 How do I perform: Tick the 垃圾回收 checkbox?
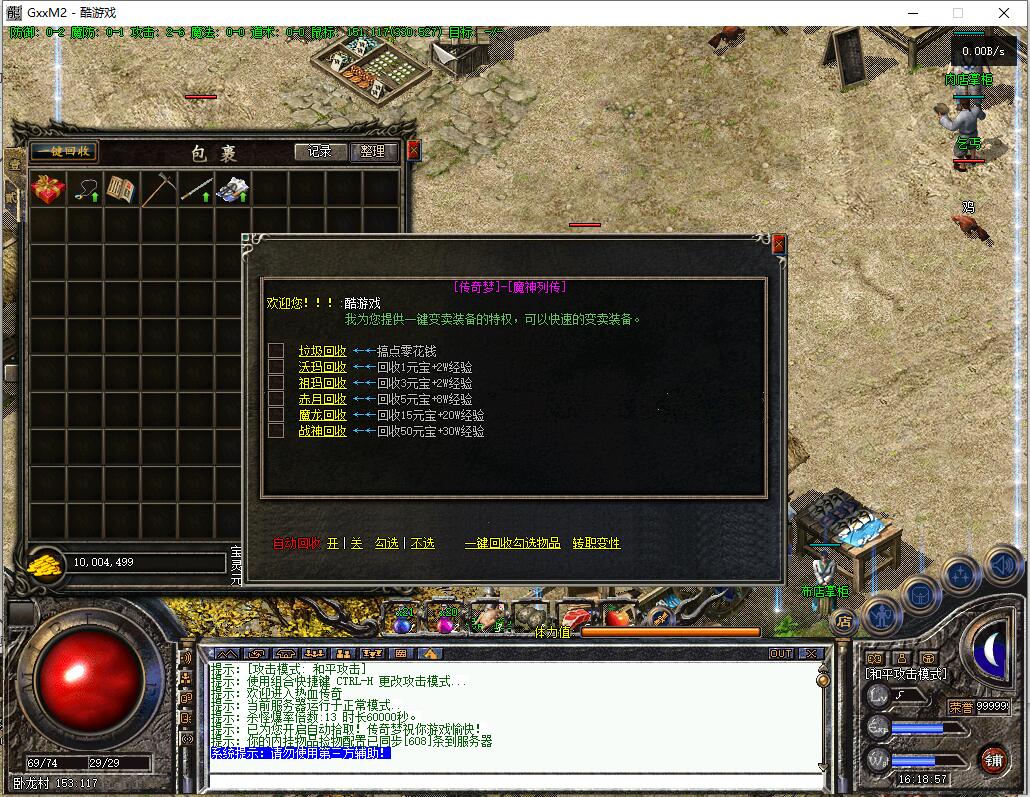click(276, 351)
